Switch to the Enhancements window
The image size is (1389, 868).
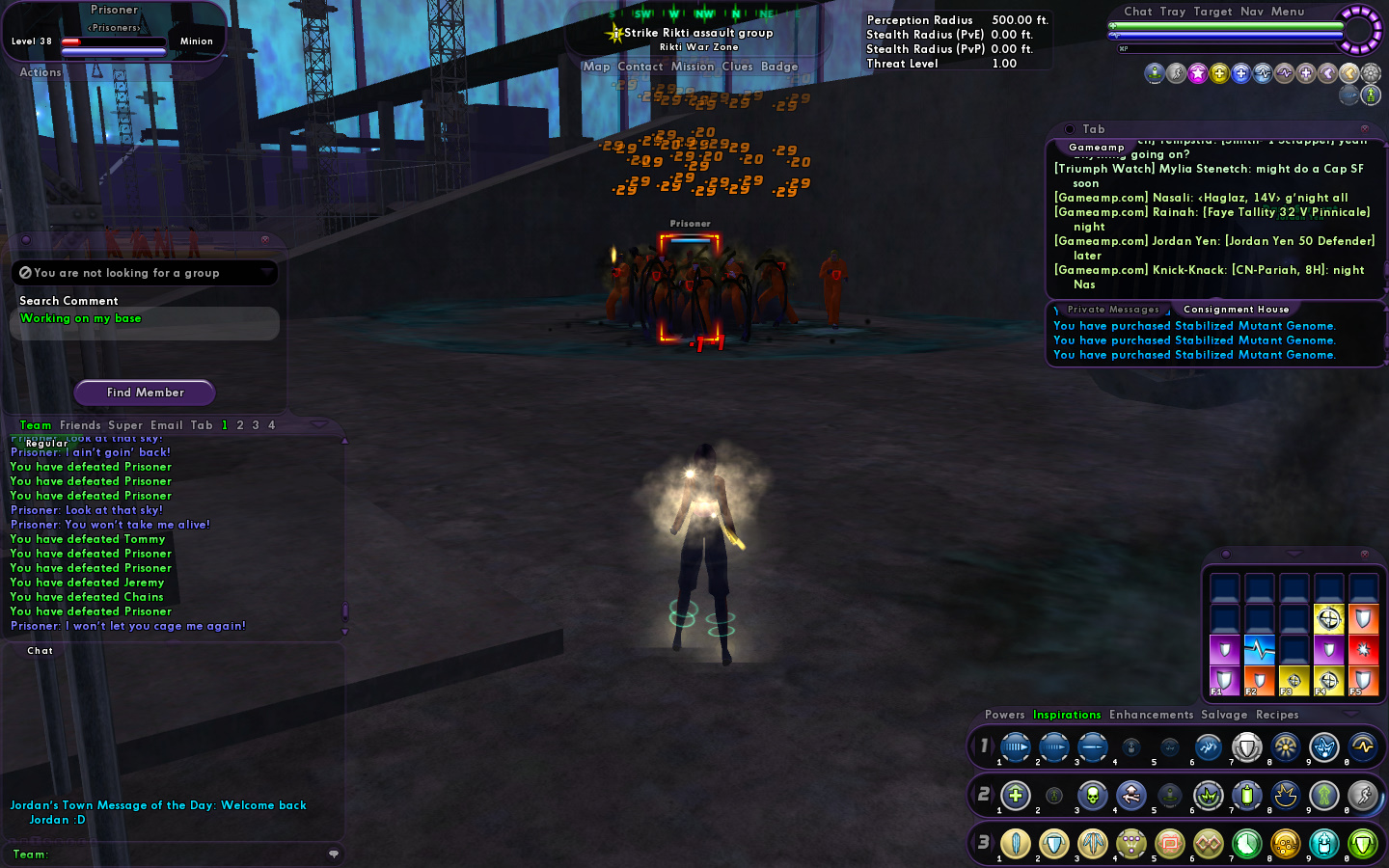click(1151, 715)
